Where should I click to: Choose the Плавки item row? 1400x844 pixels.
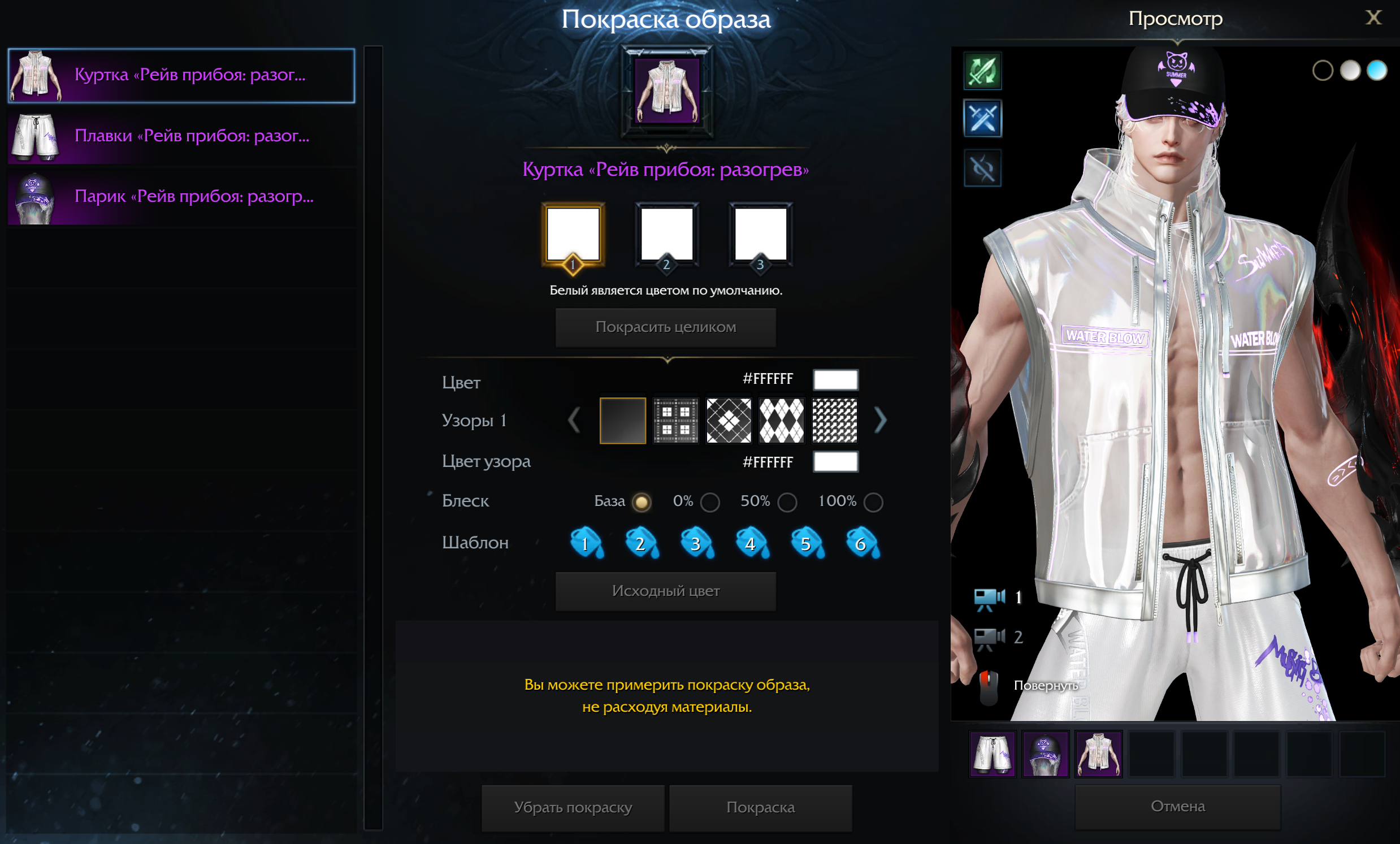tap(181, 136)
